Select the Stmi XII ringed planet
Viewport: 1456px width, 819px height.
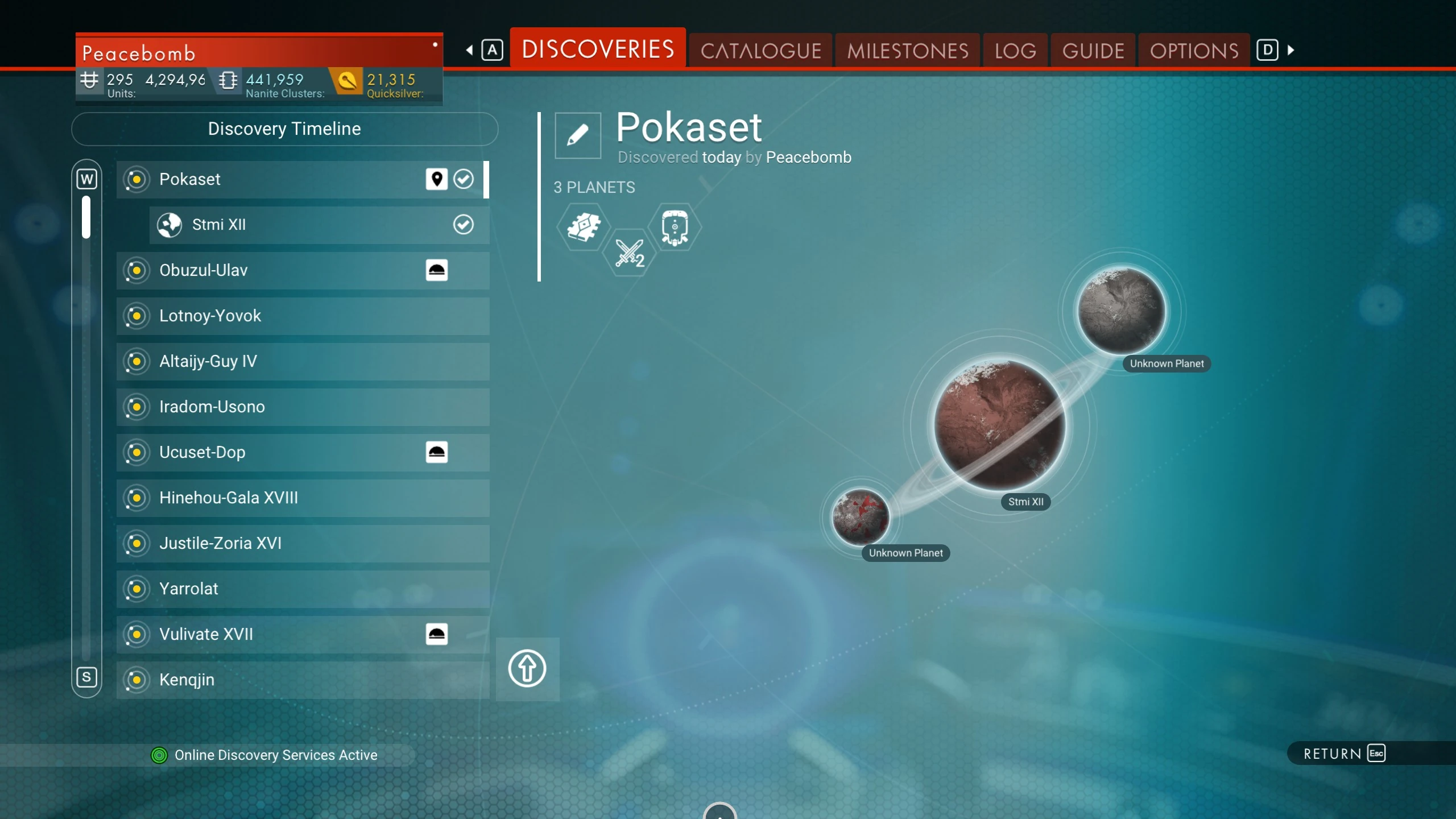[999, 424]
